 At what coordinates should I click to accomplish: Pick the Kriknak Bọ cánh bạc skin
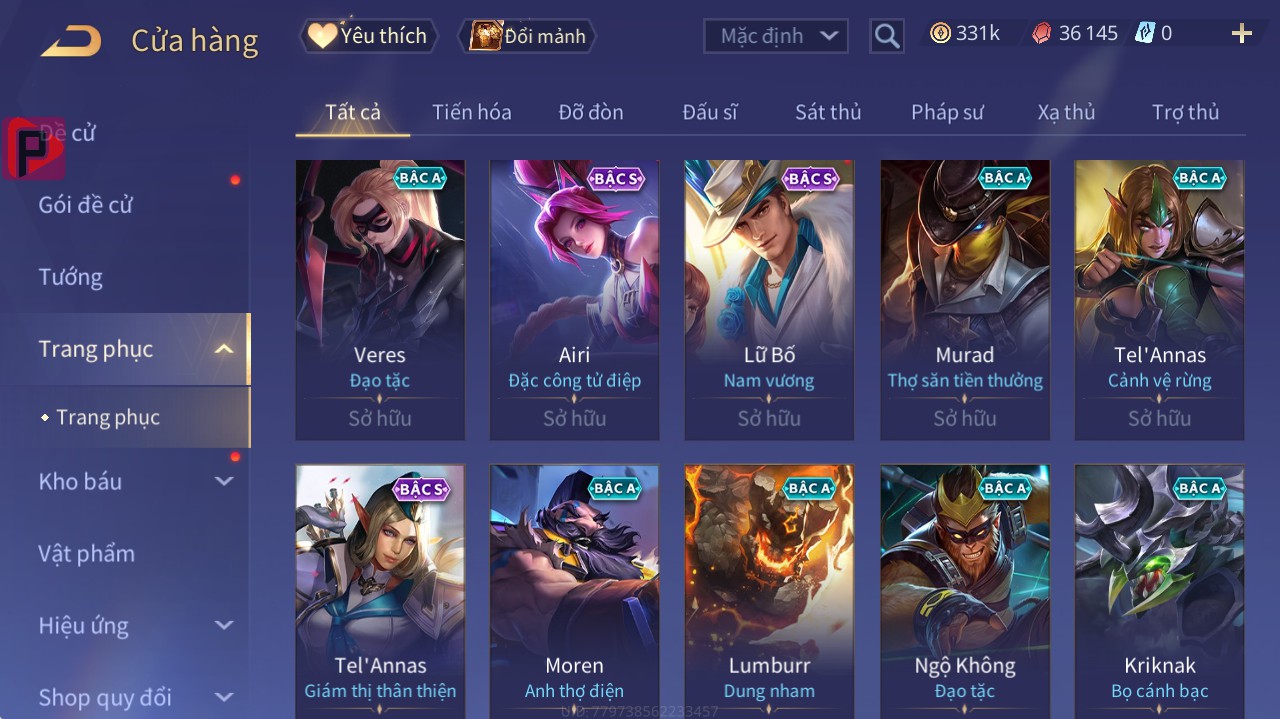click(1159, 590)
